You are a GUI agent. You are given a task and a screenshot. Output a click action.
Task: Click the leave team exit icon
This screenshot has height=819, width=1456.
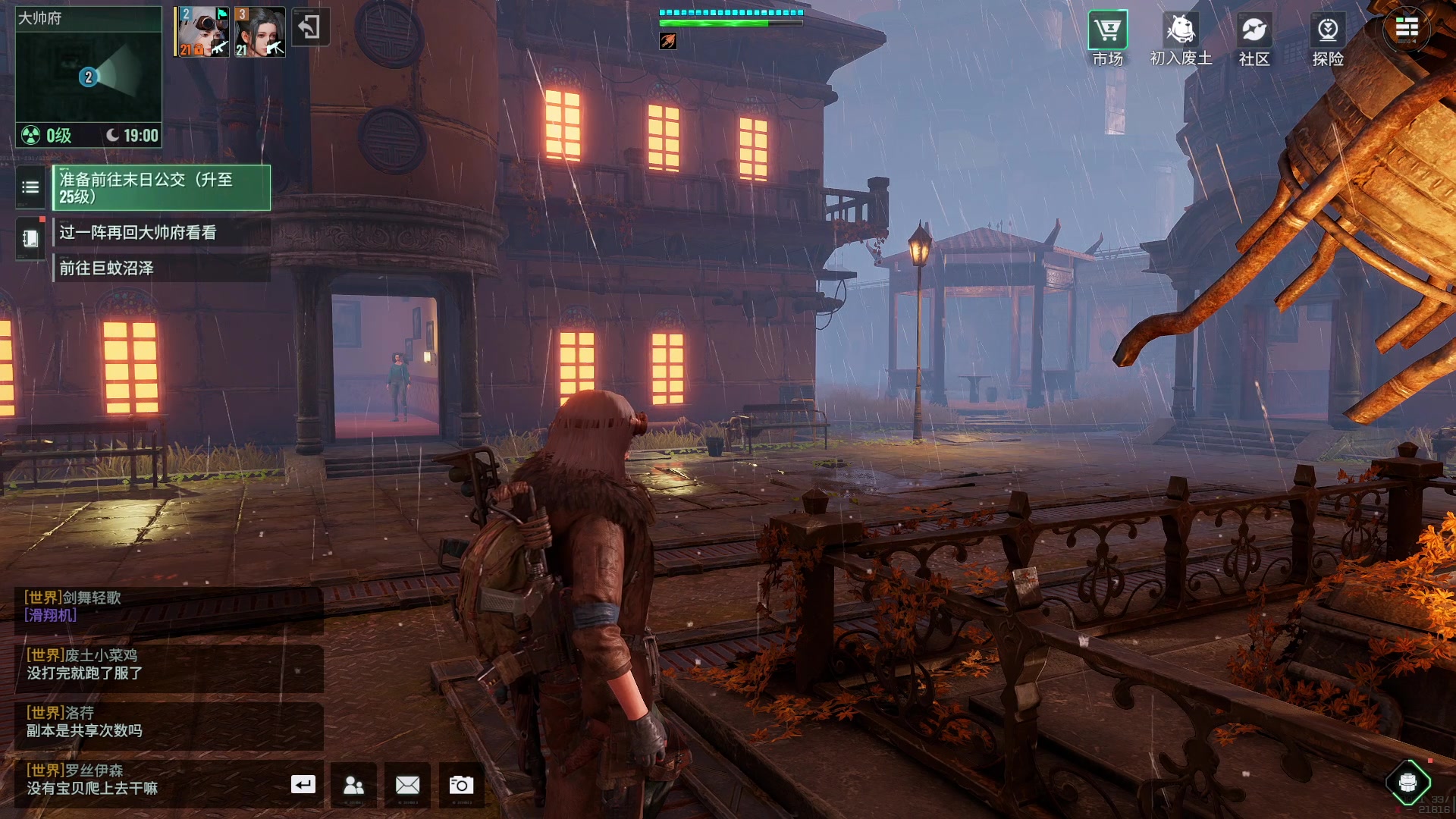[309, 27]
